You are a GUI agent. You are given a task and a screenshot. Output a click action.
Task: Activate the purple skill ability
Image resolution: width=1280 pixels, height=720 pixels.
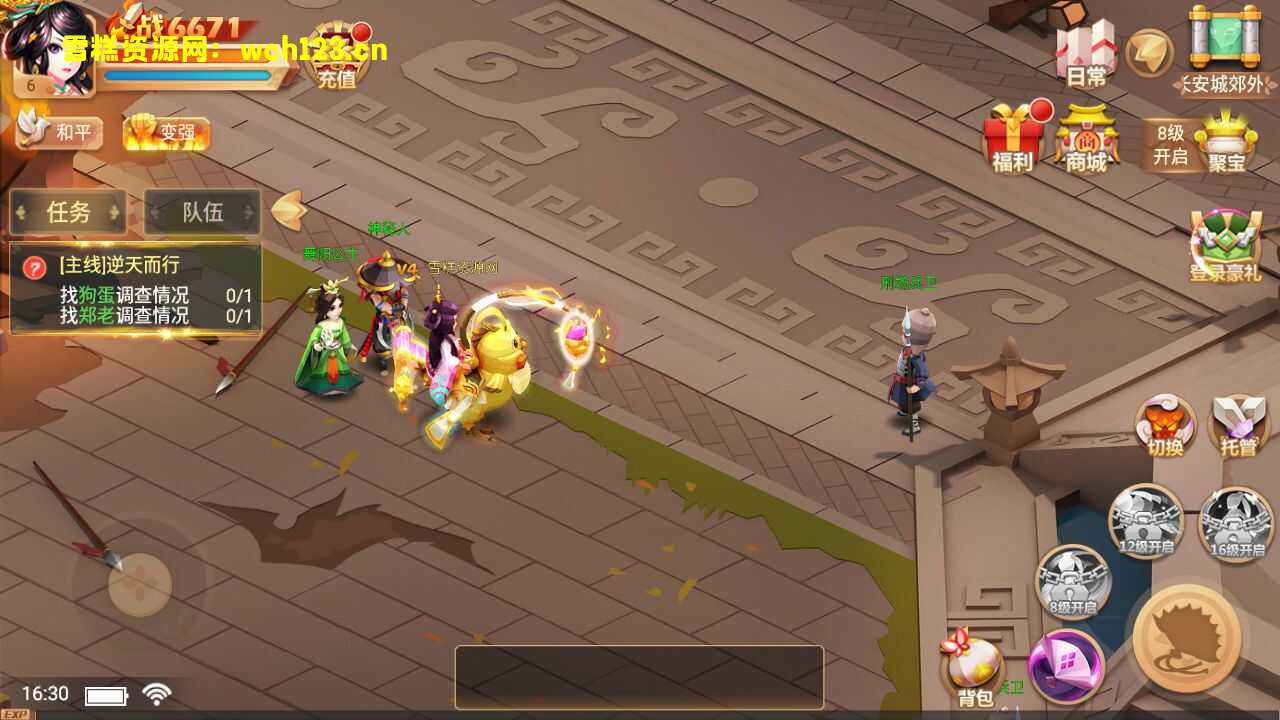click(1066, 665)
